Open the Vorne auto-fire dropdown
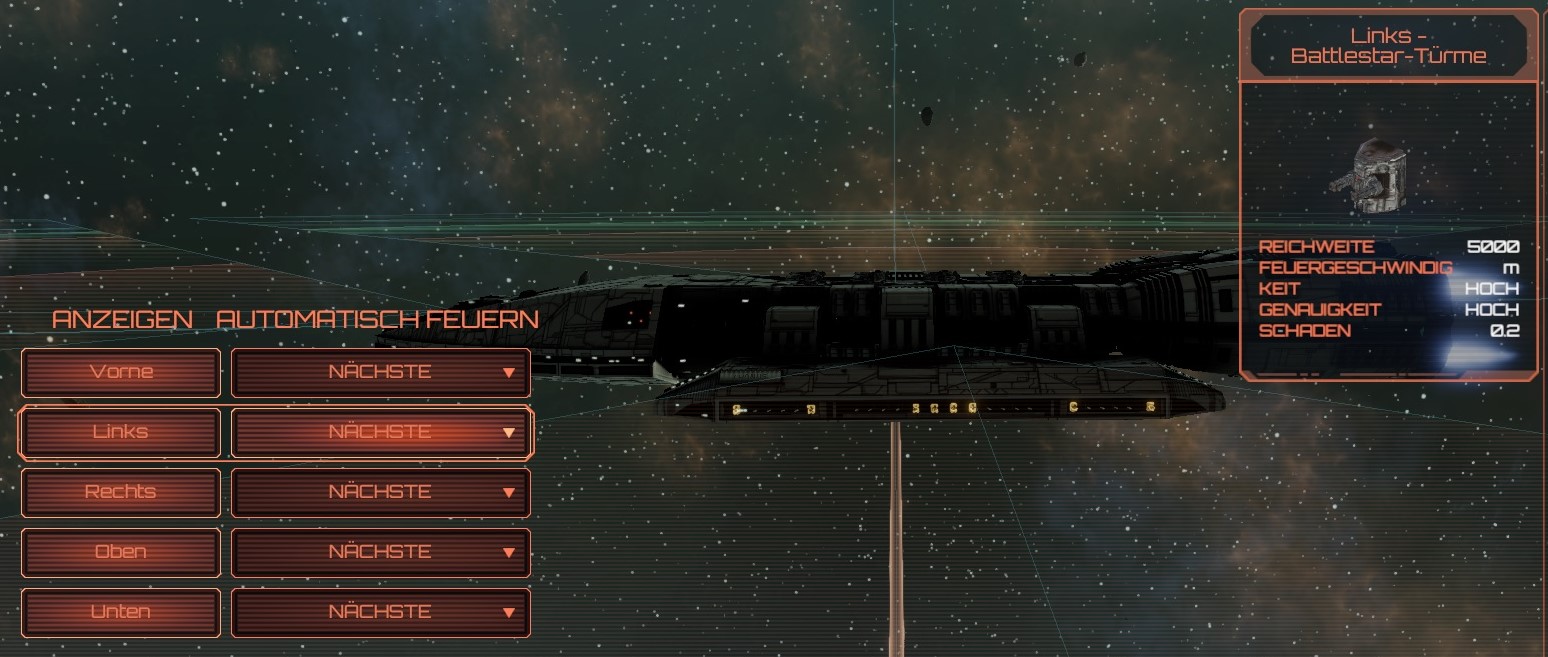Screen dimensions: 1548x657 click(x=381, y=372)
